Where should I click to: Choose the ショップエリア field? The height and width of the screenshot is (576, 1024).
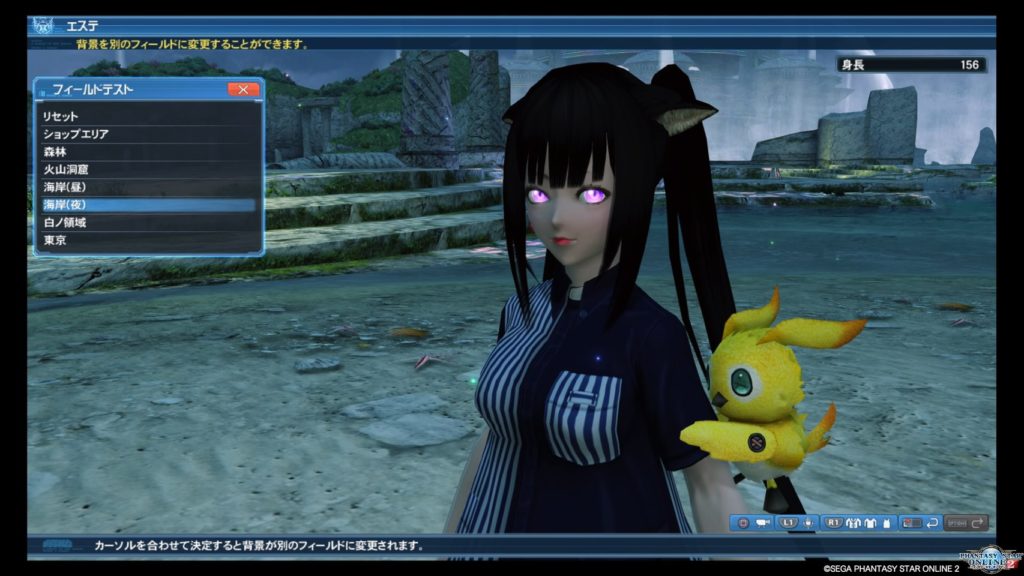click(x=148, y=134)
